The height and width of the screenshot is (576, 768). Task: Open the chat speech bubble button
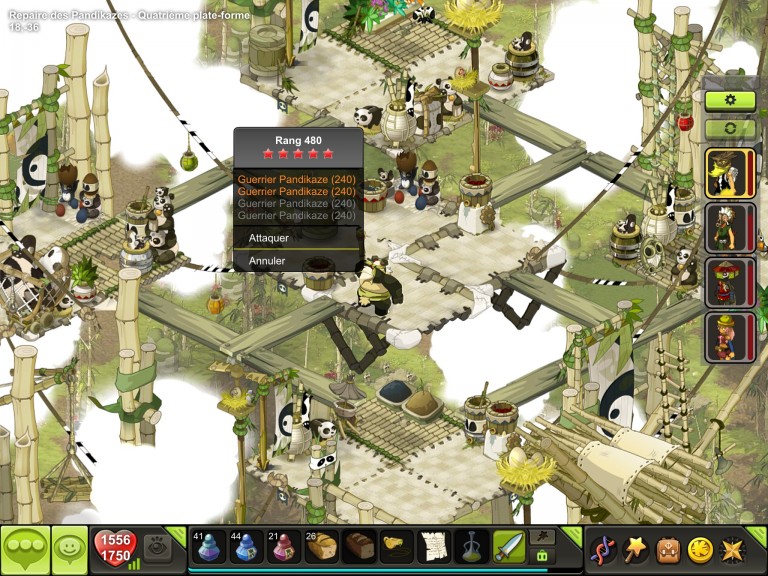pyautogui.click(x=25, y=549)
